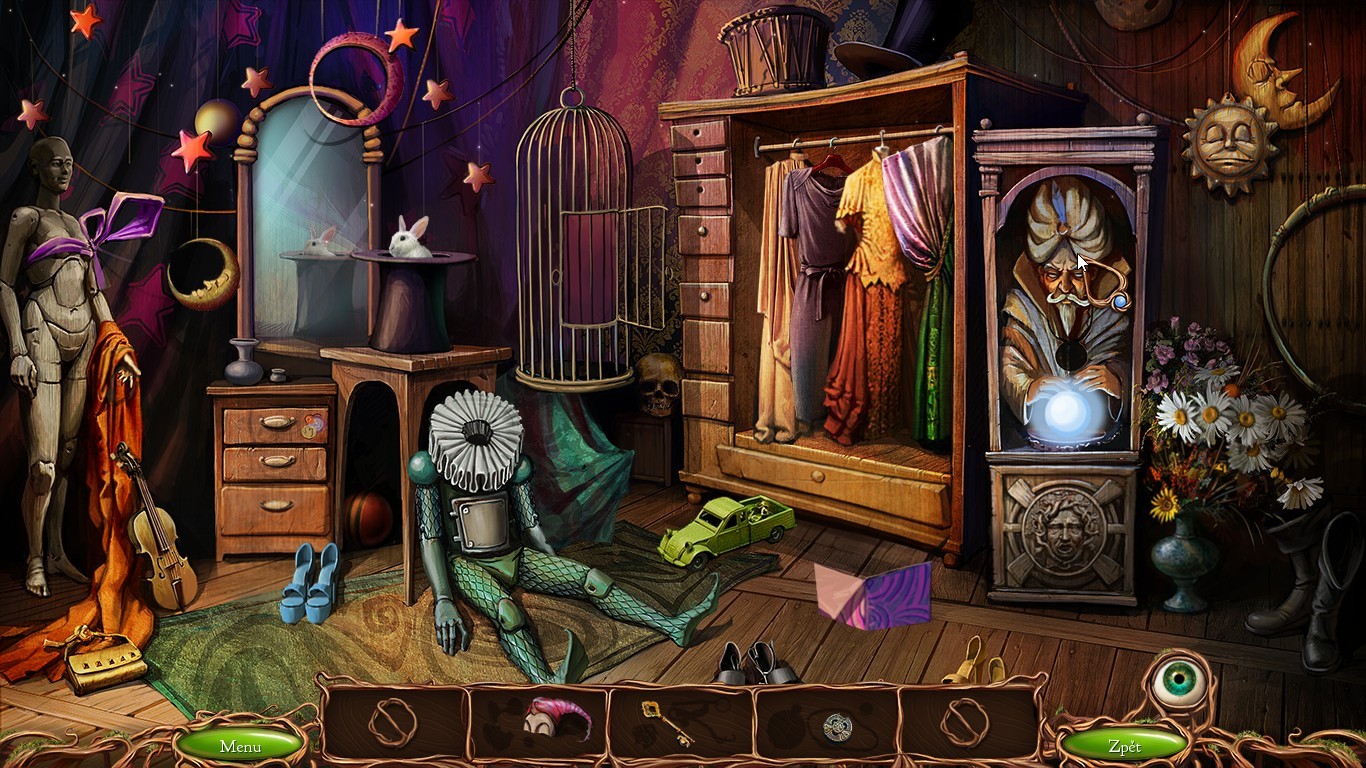
Task: Click the green eye hint icon
Action: click(1180, 681)
